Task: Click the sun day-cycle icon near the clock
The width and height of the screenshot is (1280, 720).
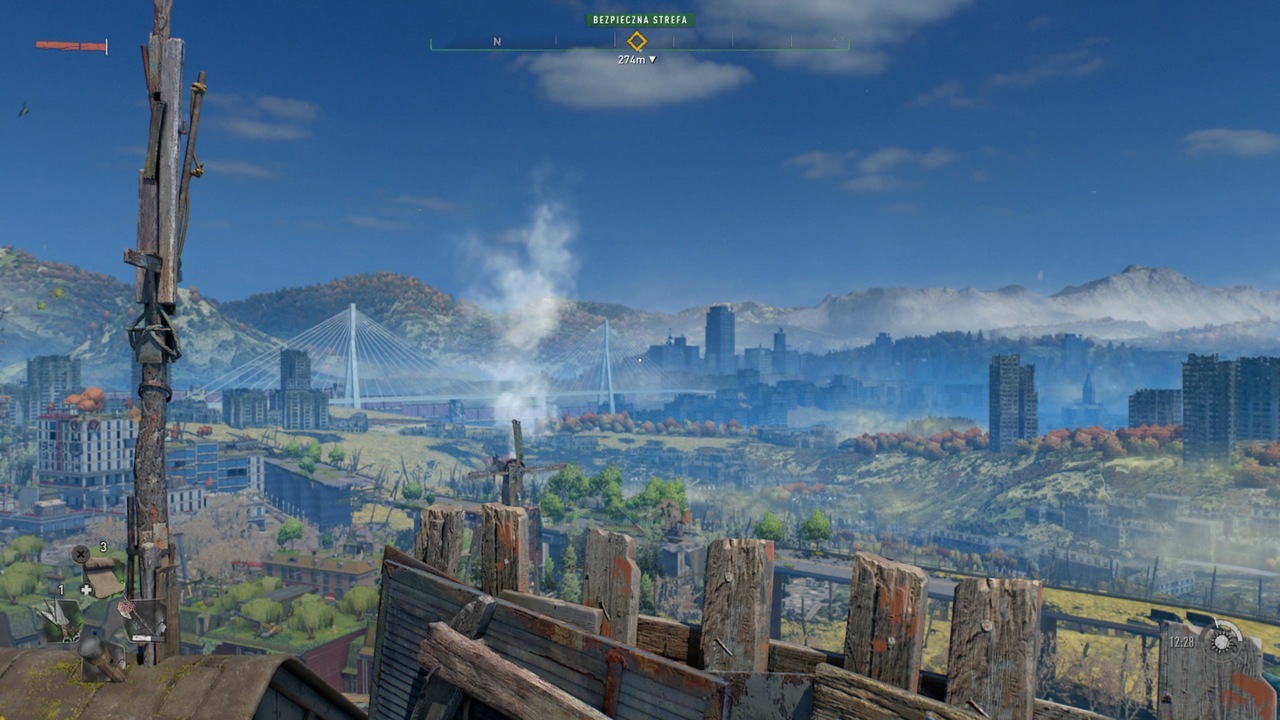Action: tap(1222, 642)
